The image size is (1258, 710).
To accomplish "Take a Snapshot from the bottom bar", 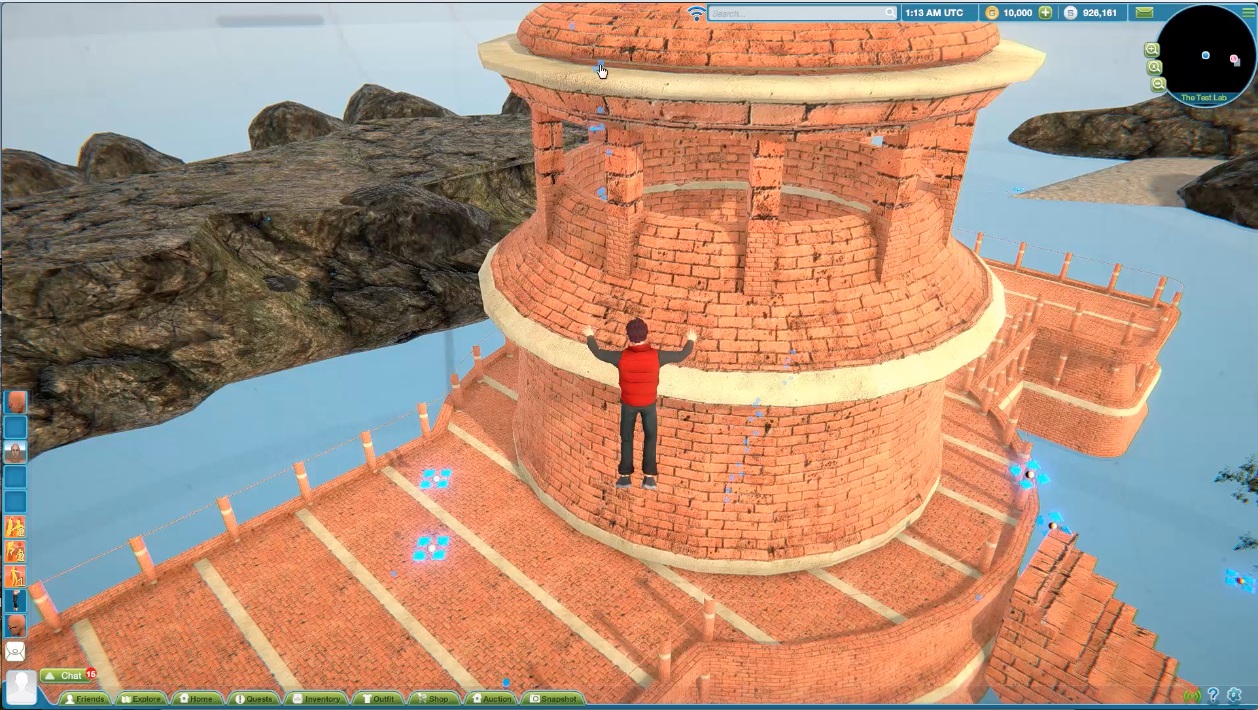I will pyautogui.click(x=554, y=699).
